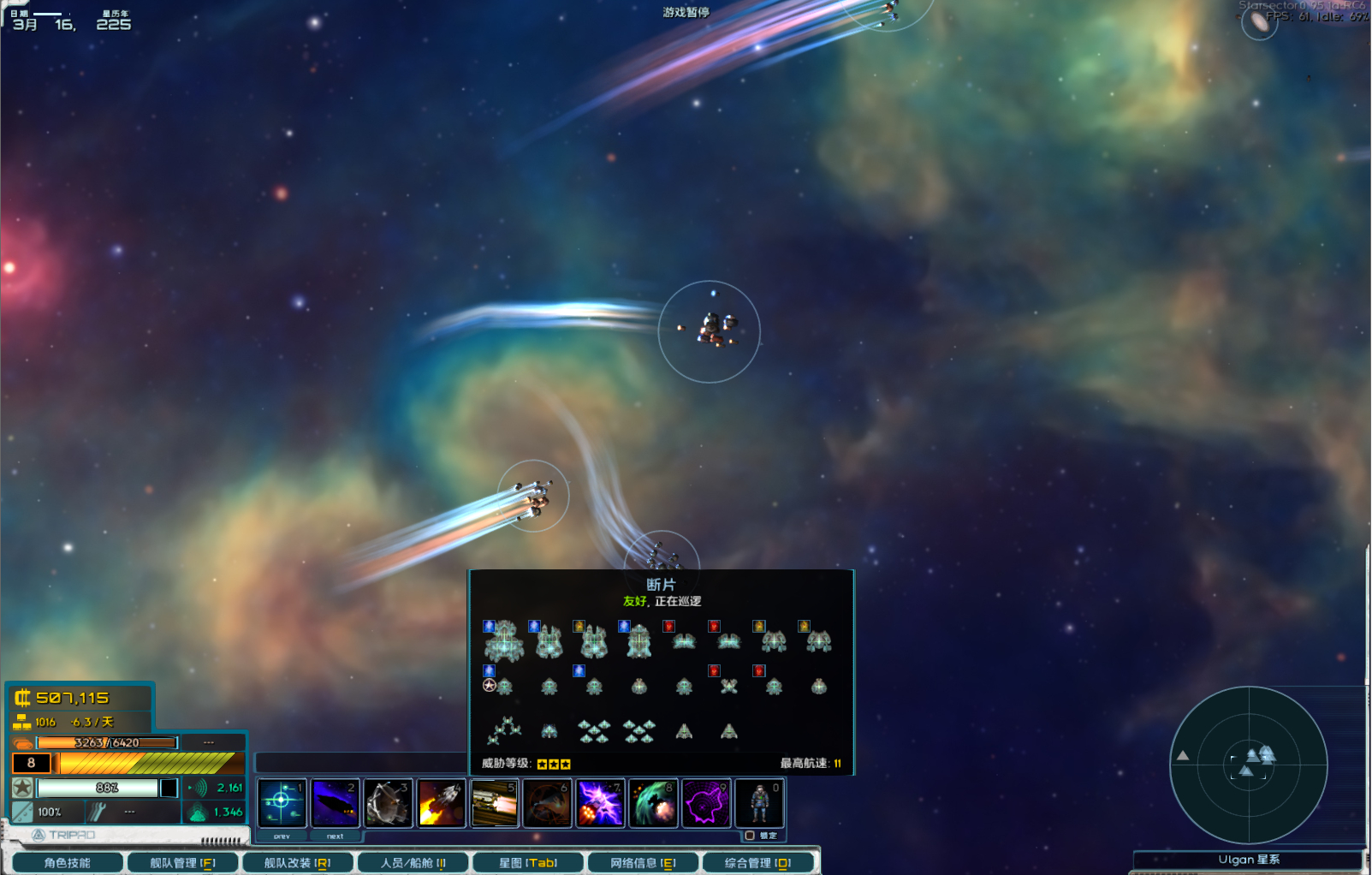Click the orange supplies cargo icon

point(21,743)
